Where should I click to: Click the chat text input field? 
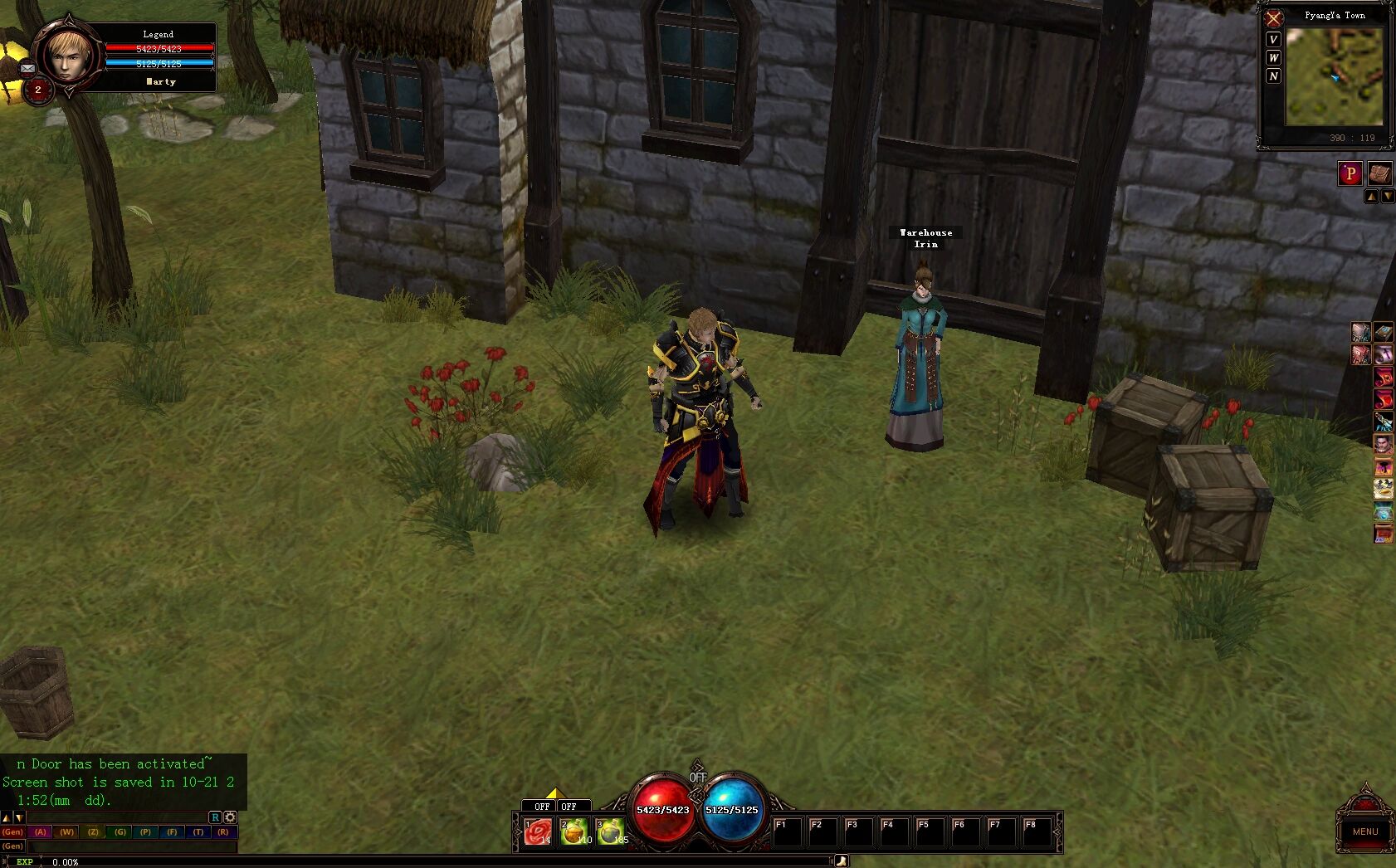coord(131,846)
